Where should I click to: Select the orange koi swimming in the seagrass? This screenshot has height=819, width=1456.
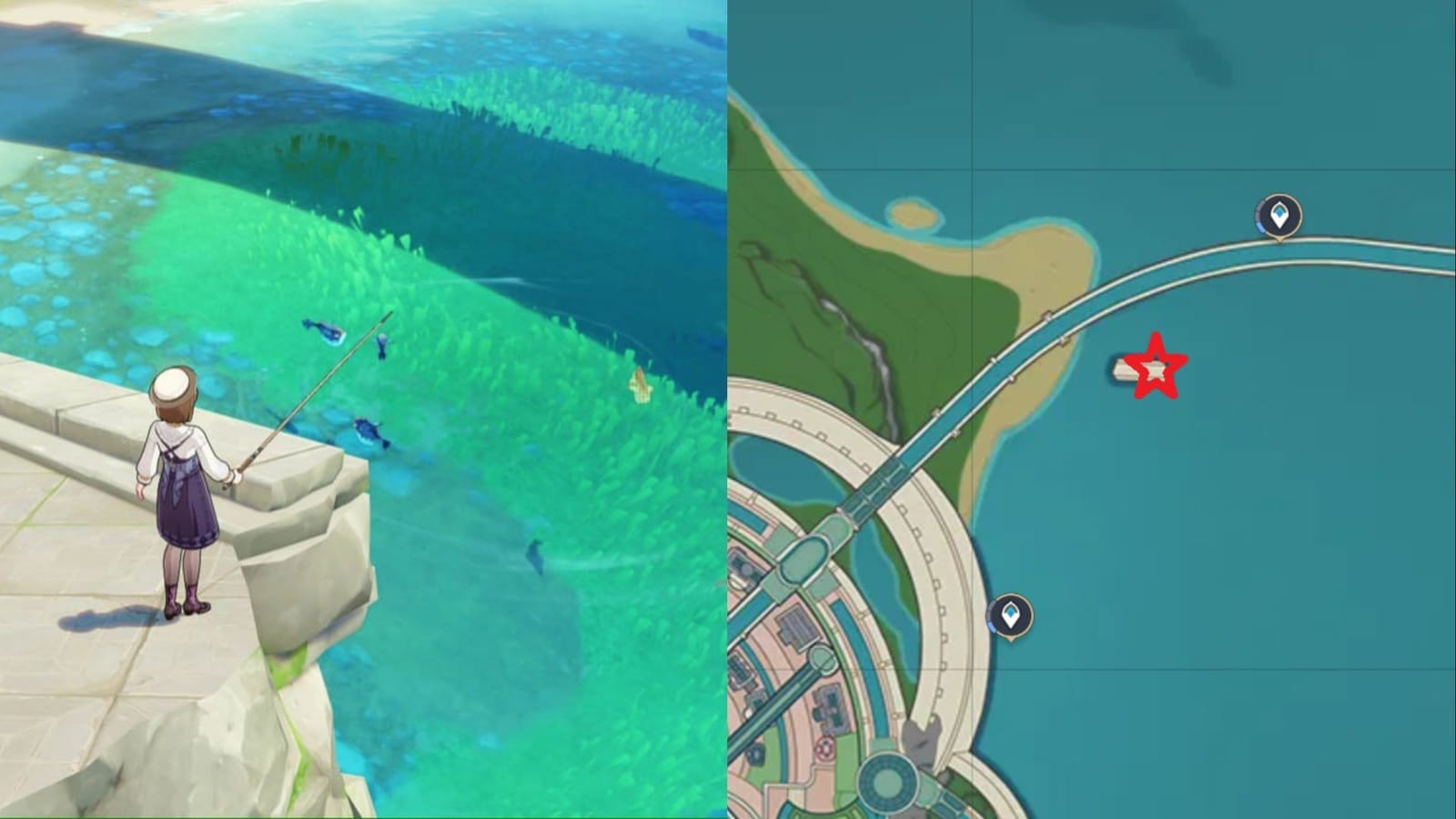click(640, 385)
